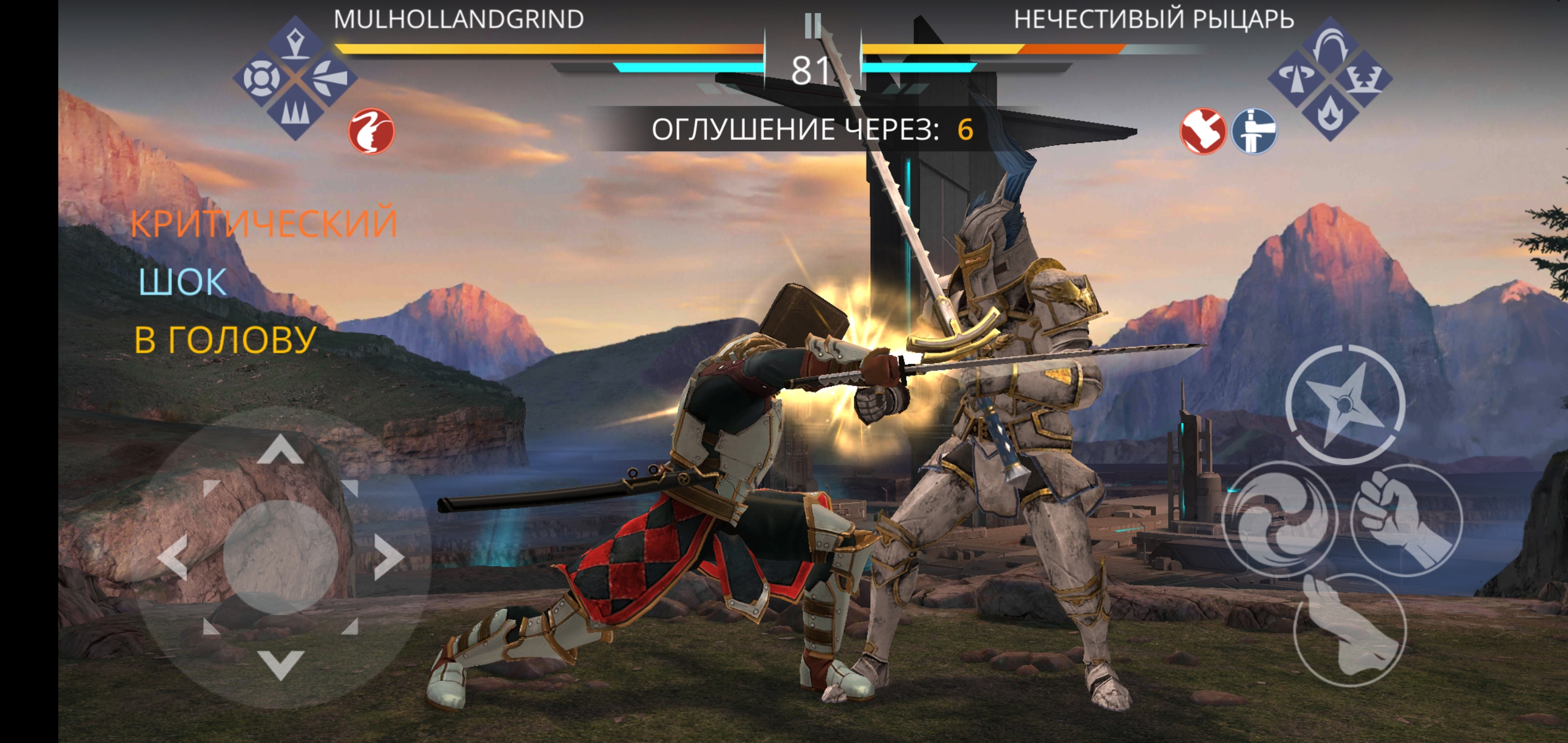
Task: Crouch using the joystick down arrow
Action: (281, 664)
